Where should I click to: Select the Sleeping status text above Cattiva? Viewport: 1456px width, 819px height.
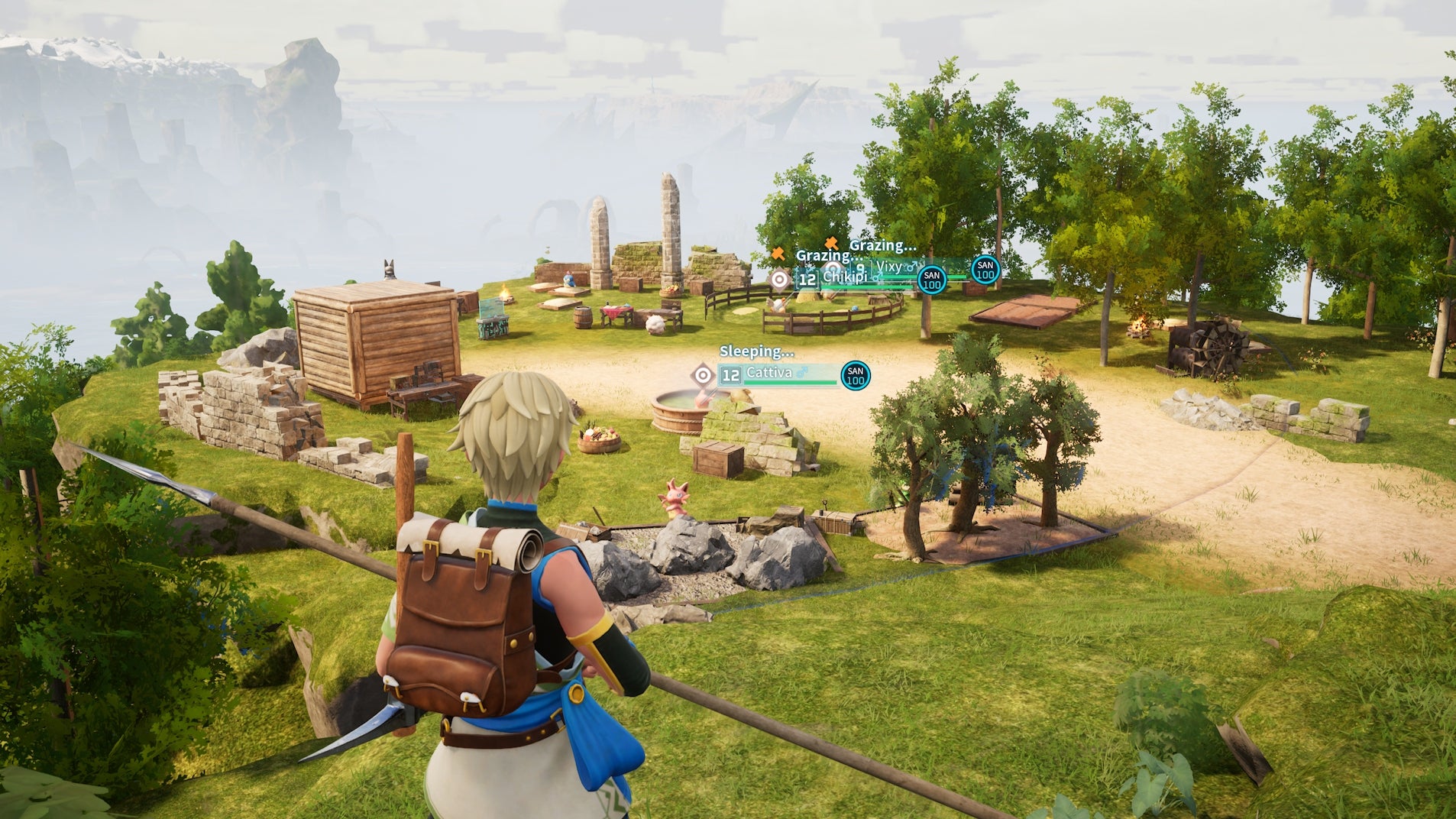pyautogui.click(x=756, y=351)
